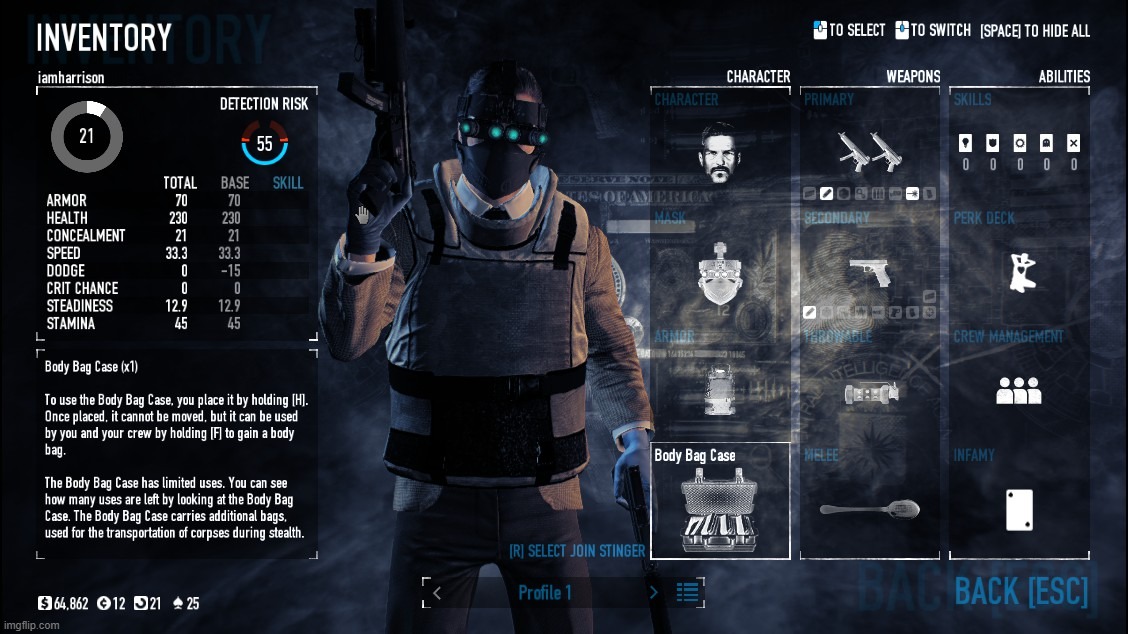Open the Throwable grenade slot
Screen dimensions: 1128x634
tap(869, 392)
